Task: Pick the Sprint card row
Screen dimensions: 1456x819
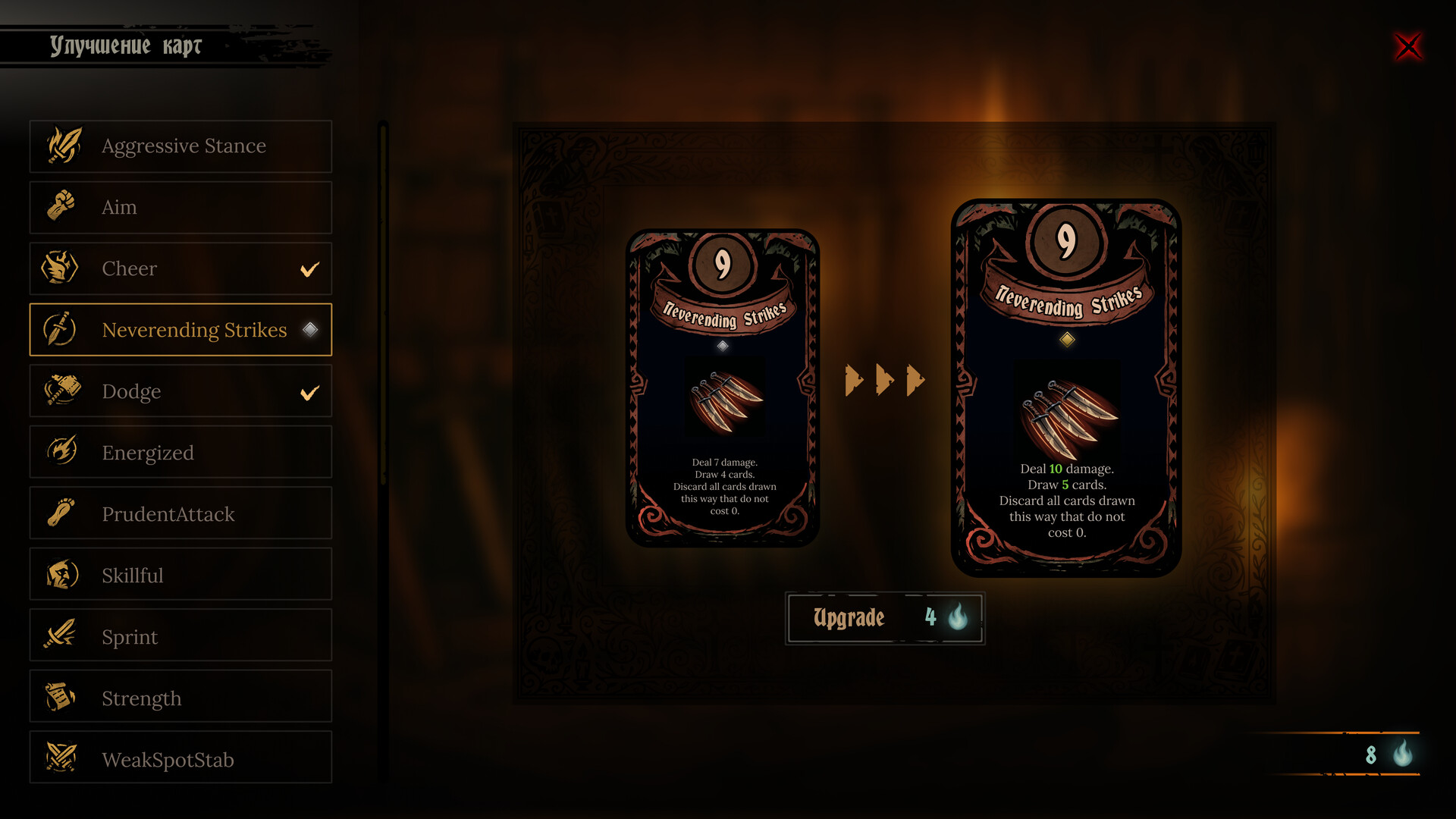Action: 180,636
